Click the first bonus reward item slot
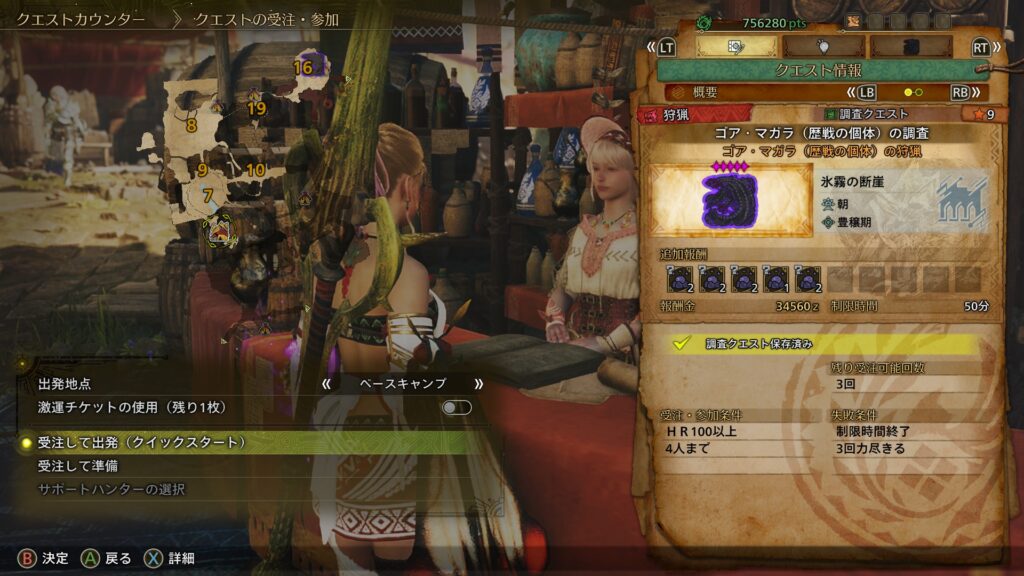Screen dimensions: 1024x576 click(680, 280)
